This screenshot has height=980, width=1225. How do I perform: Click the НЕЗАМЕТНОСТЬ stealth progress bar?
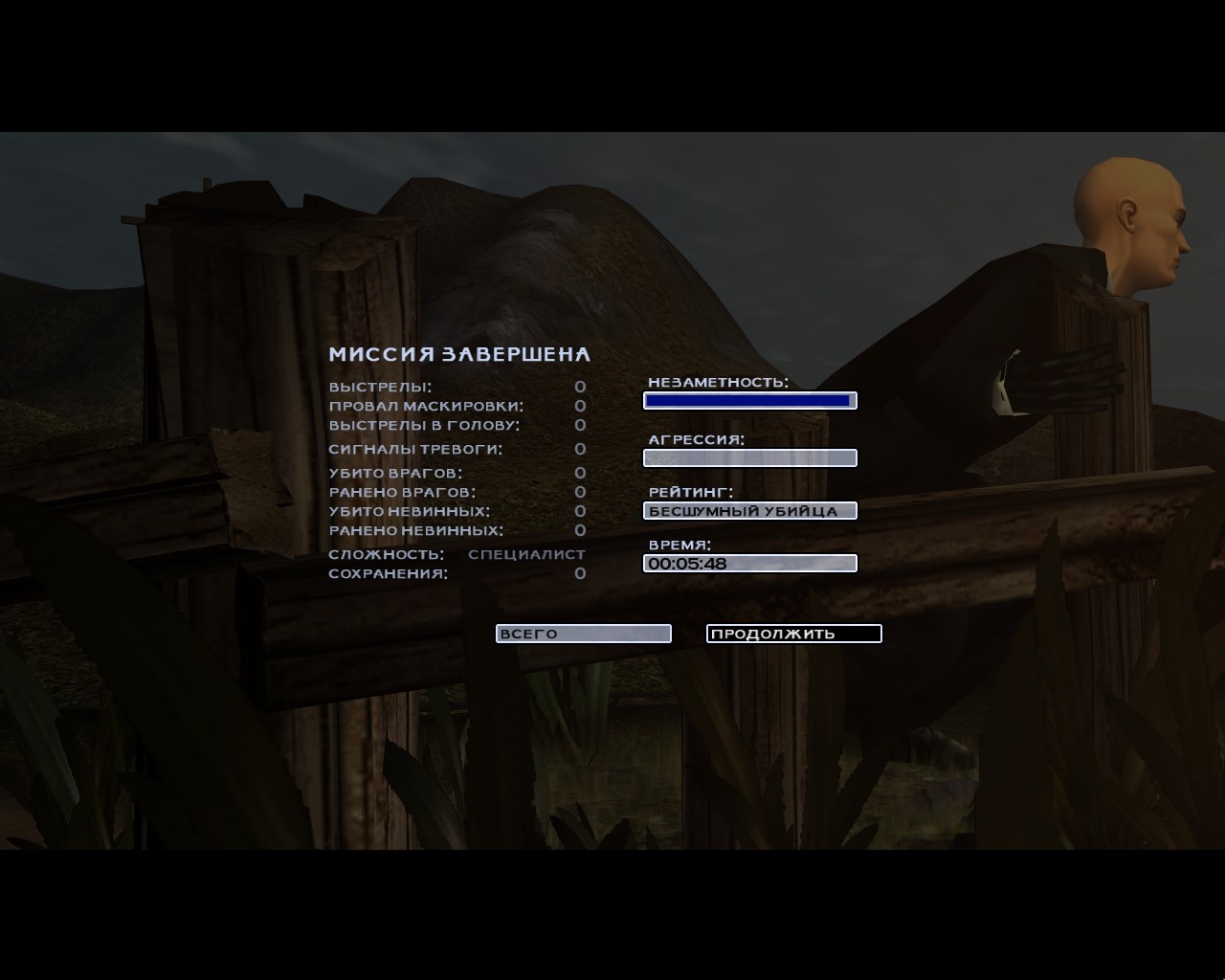coord(750,400)
